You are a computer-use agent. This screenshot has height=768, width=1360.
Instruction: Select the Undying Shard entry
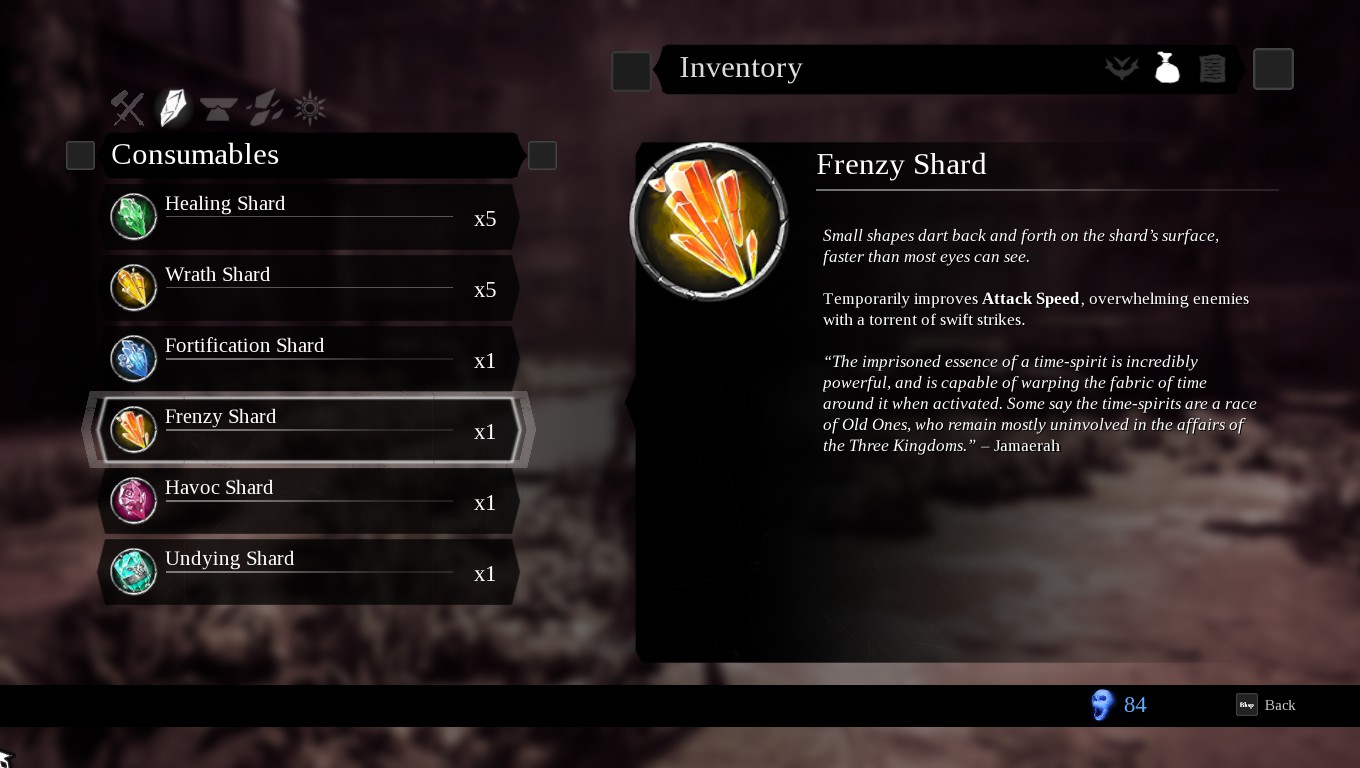pos(310,572)
